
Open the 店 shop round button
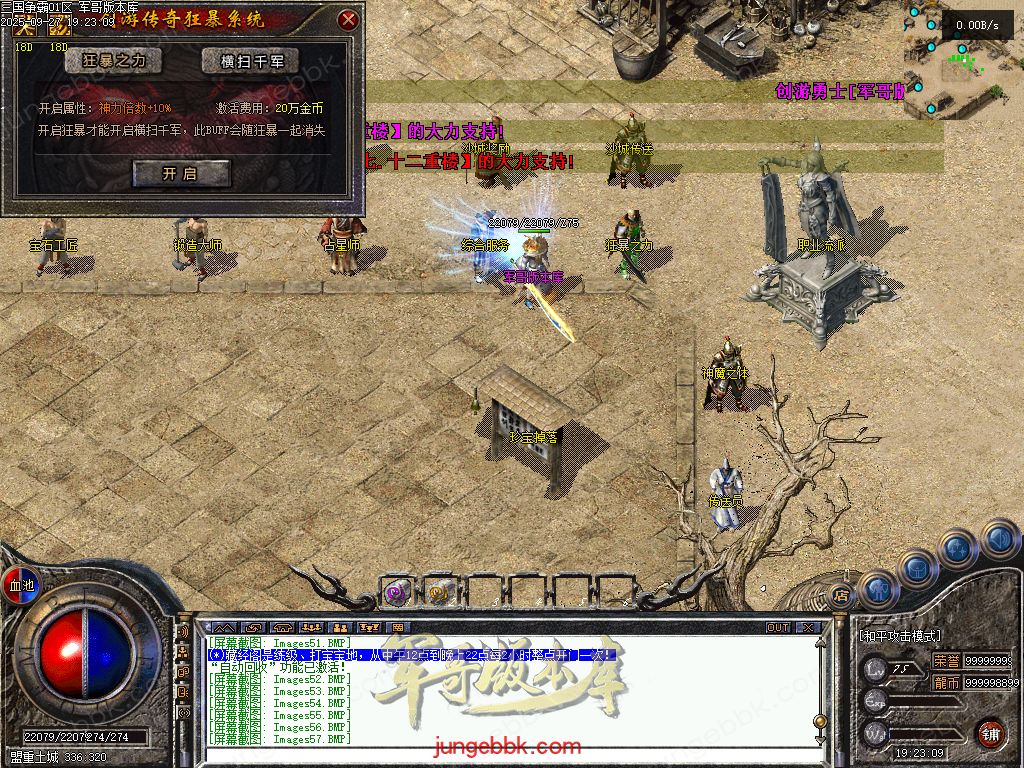point(841,596)
